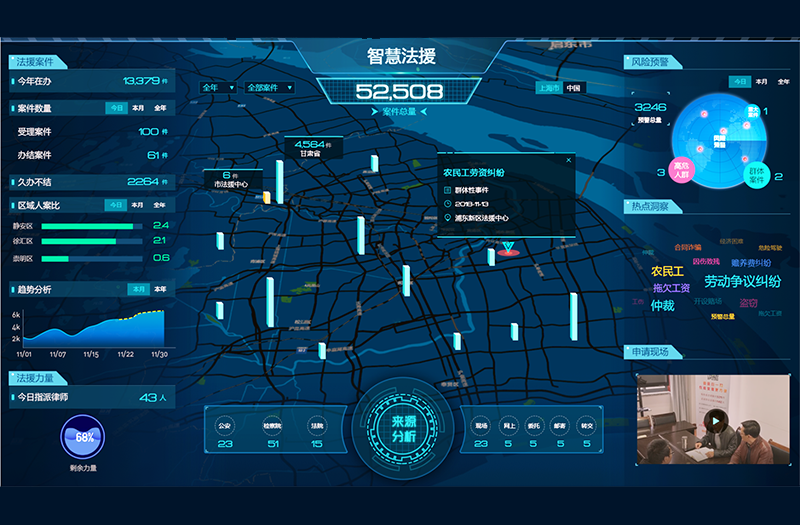Screen dimensions: 800x525
Task: Switch map scope to 中国
Action: 574,88
